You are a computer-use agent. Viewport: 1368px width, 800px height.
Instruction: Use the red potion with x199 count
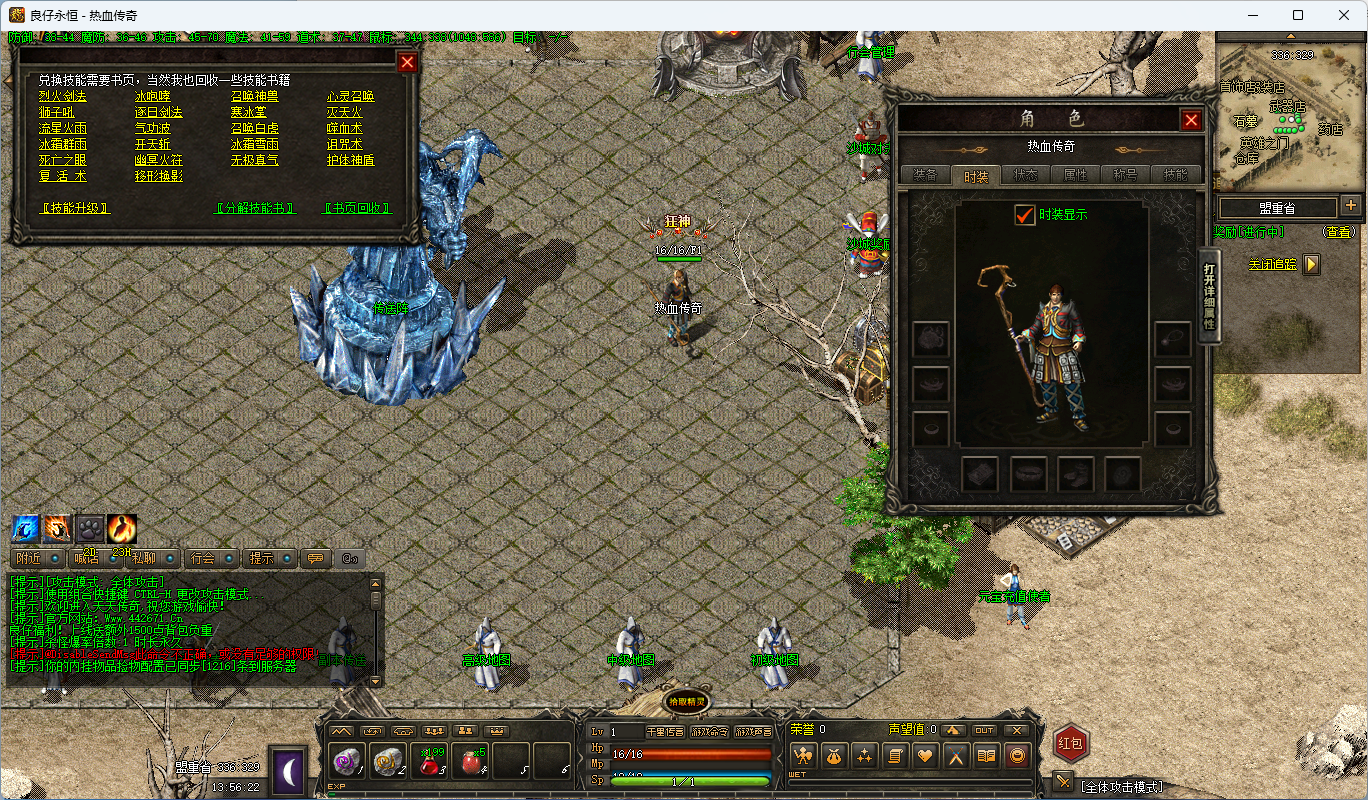(x=430, y=764)
